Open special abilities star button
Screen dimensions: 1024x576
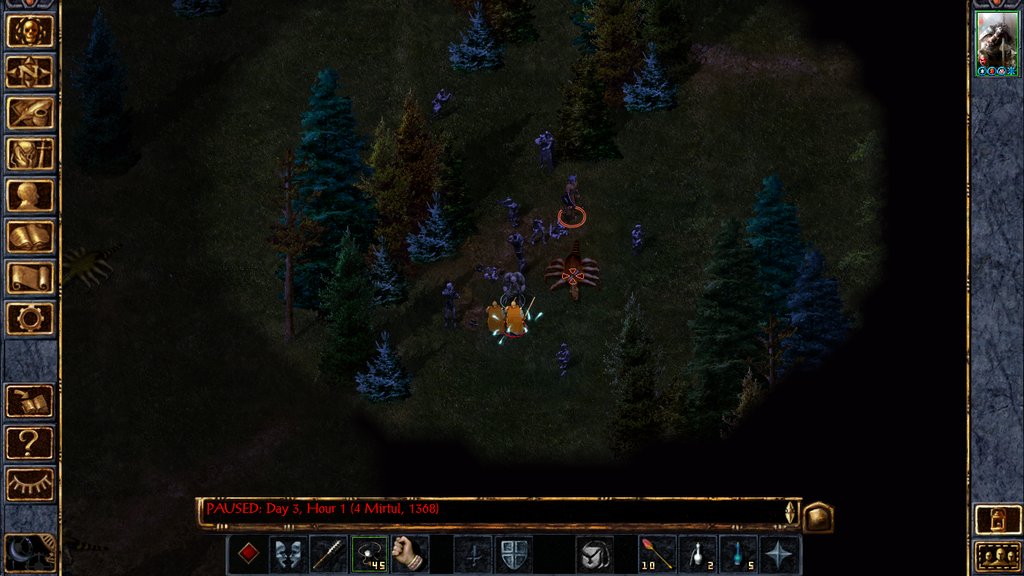[780, 554]
